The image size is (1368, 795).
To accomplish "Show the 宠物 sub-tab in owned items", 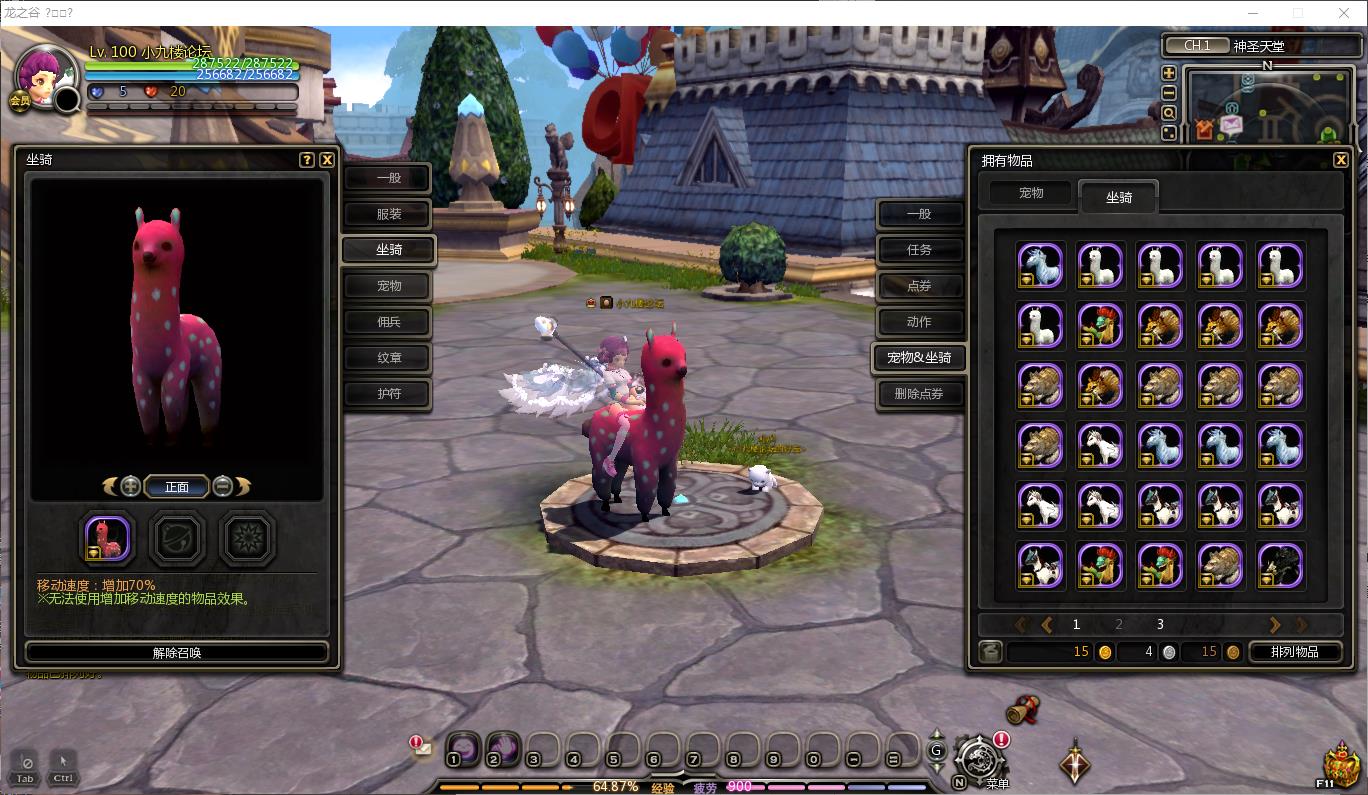I will [x=1031, y=193].
